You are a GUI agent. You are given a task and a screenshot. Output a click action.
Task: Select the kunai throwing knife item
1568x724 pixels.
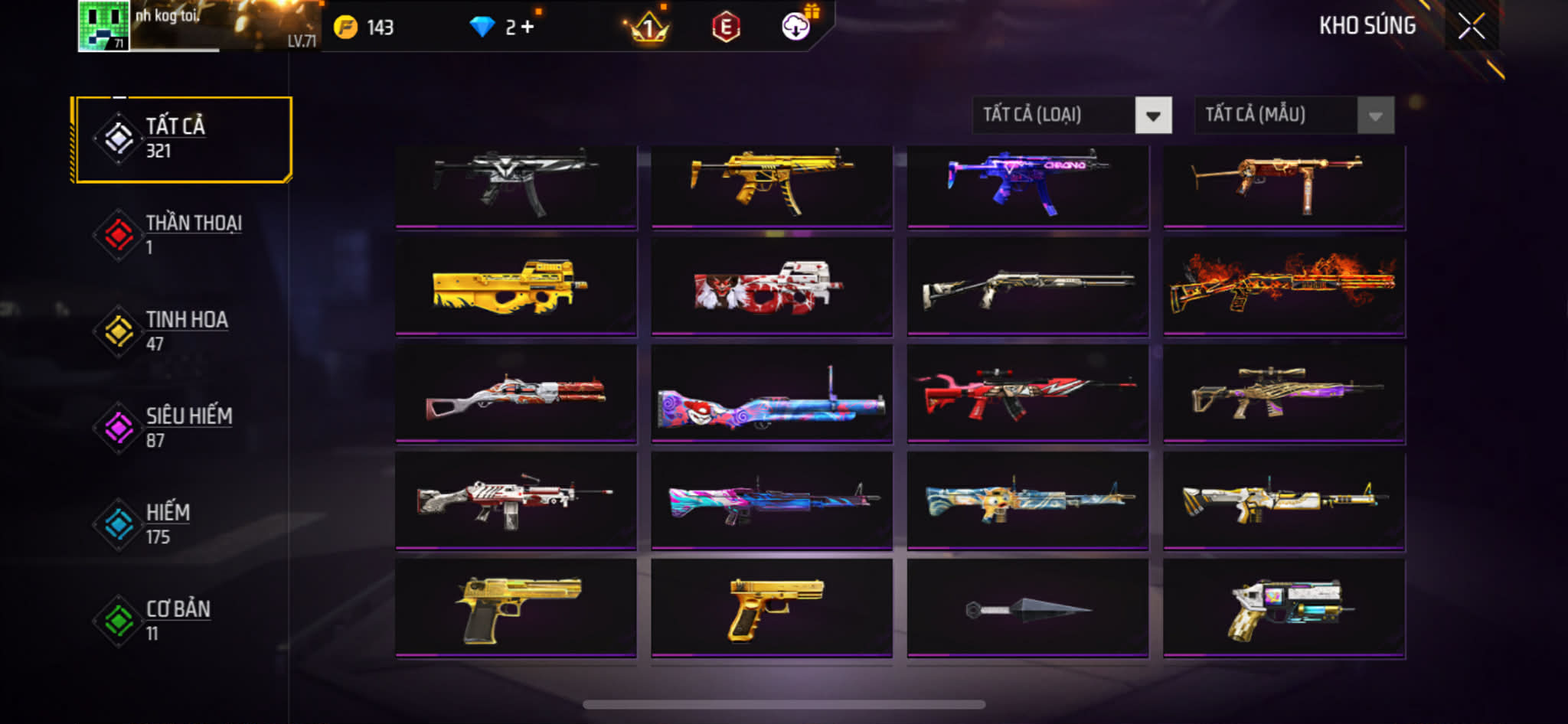point(1027,608)
